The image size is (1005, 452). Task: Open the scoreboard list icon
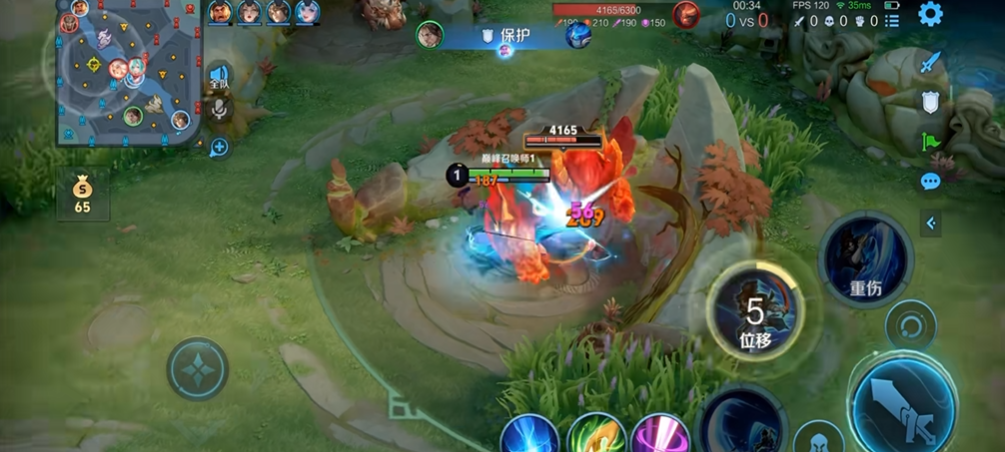point(892,20)
